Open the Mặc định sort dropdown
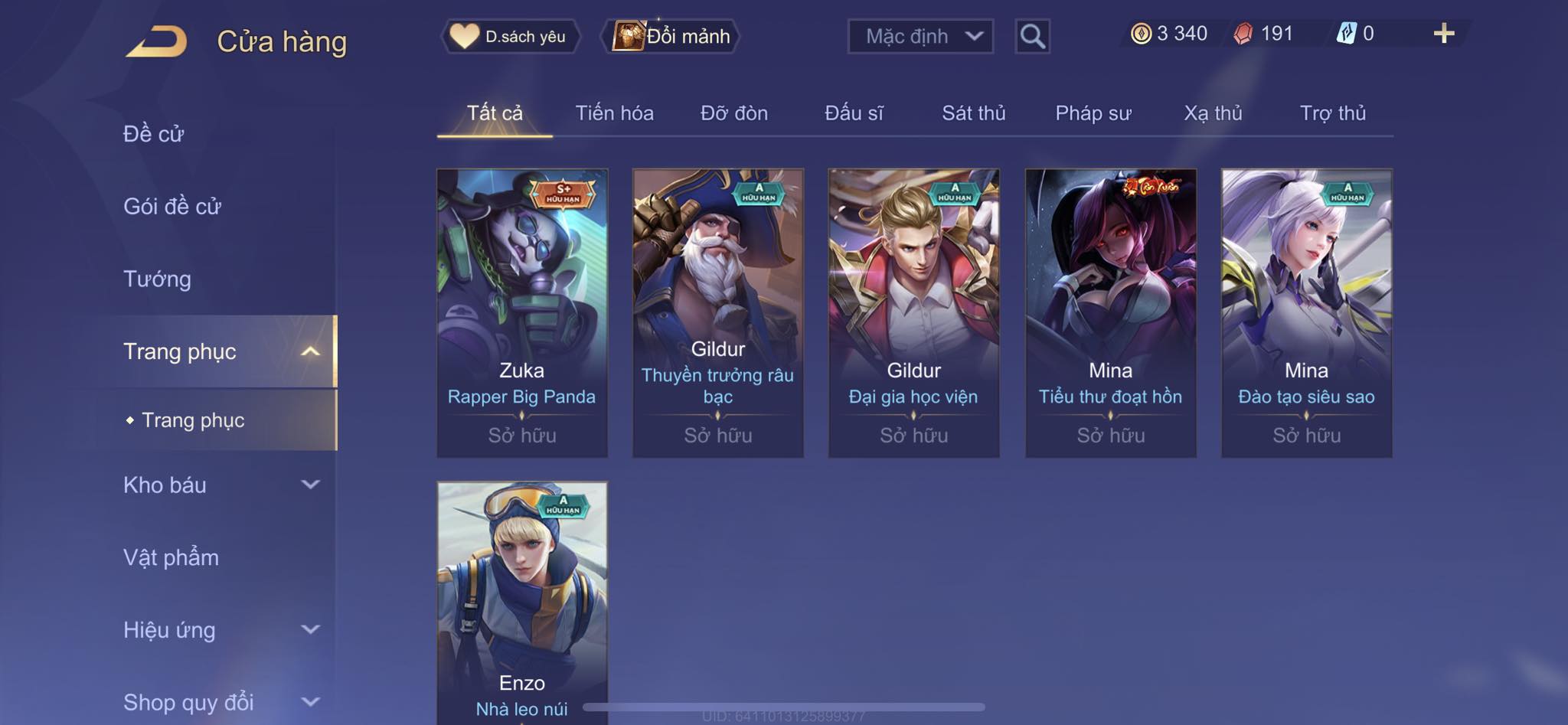Viewport: 1568px width, 725px height. pyautogui.click(x=920, y=36)
